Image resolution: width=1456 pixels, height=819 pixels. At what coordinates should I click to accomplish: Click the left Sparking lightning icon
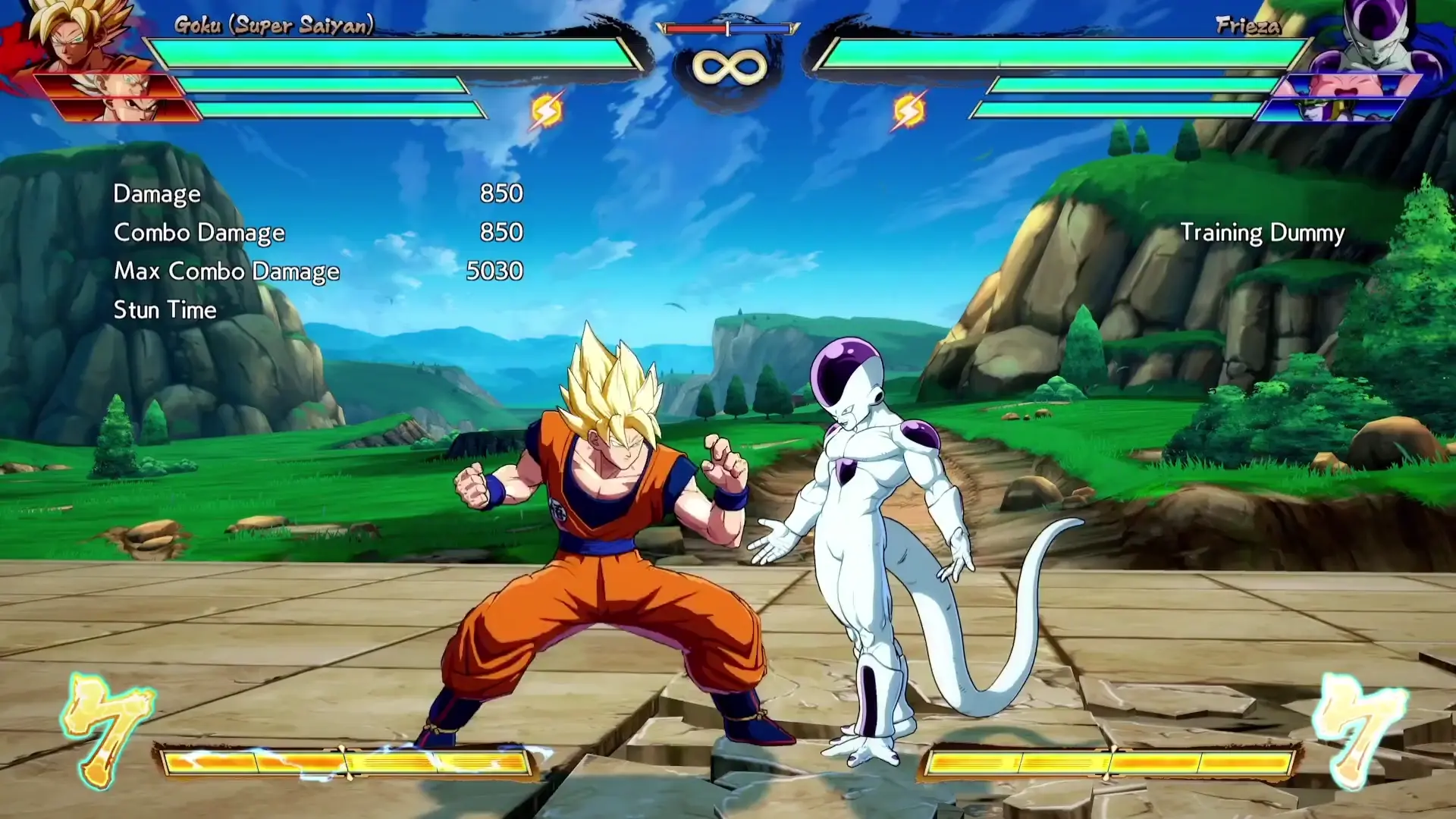[548, 108]
